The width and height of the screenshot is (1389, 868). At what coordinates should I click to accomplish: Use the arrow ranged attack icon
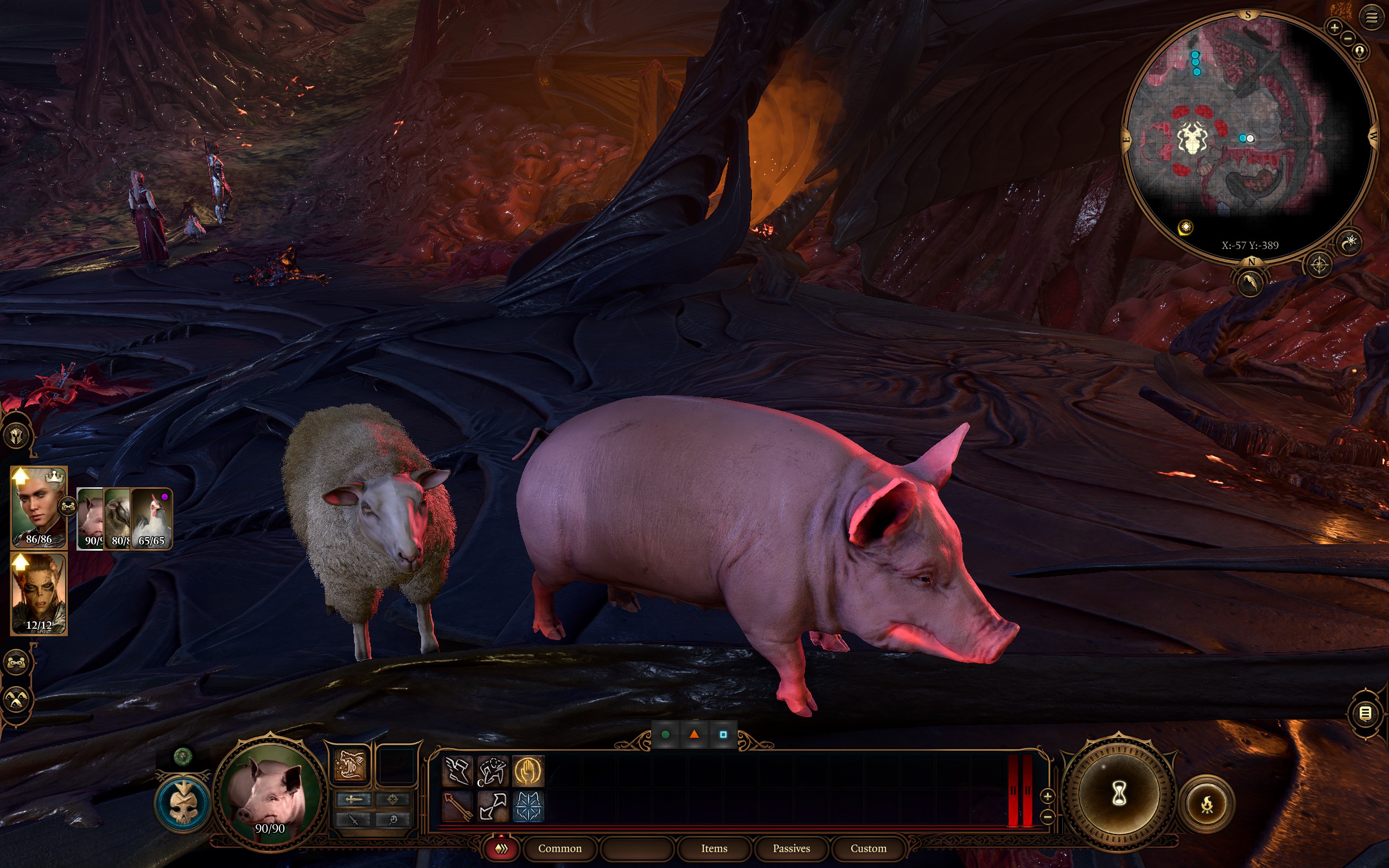coord(458,806)
